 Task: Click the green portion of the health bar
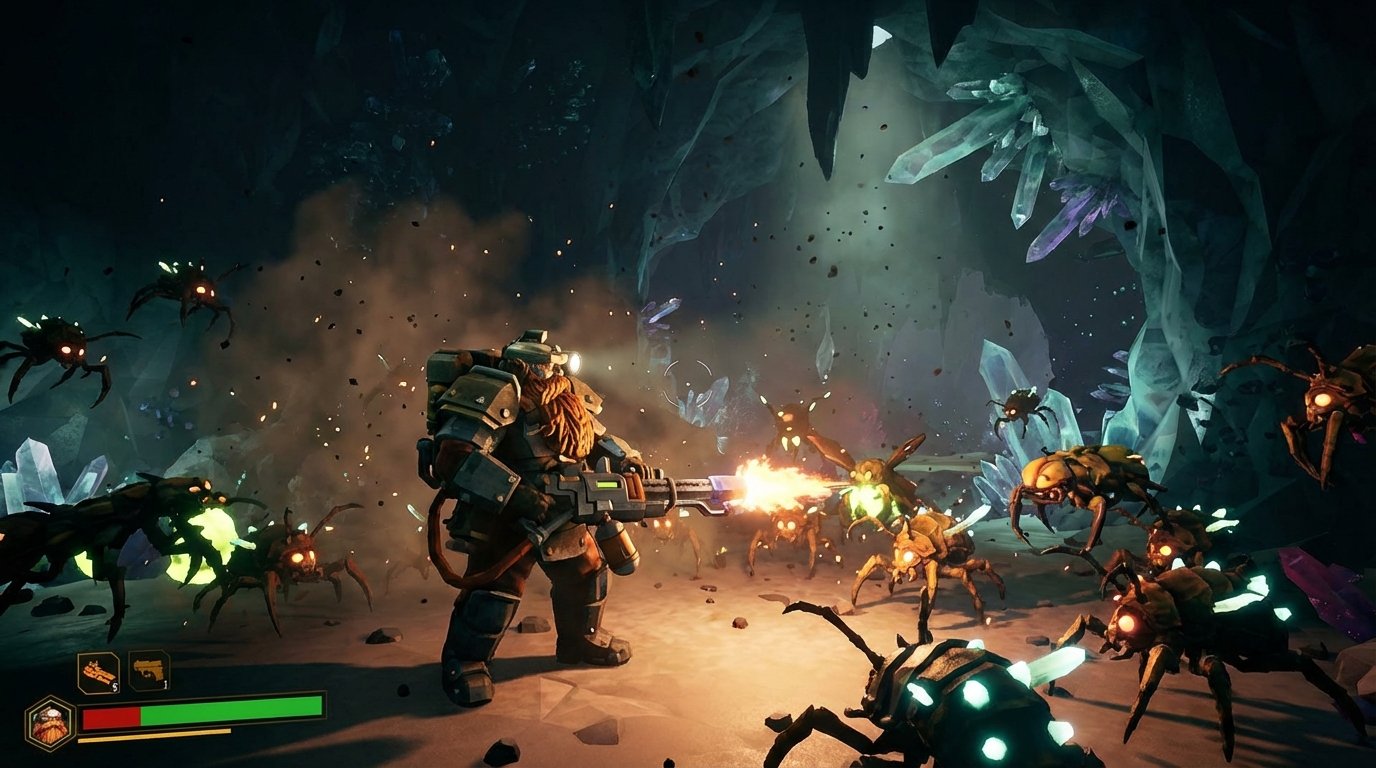tap(230, 714)
